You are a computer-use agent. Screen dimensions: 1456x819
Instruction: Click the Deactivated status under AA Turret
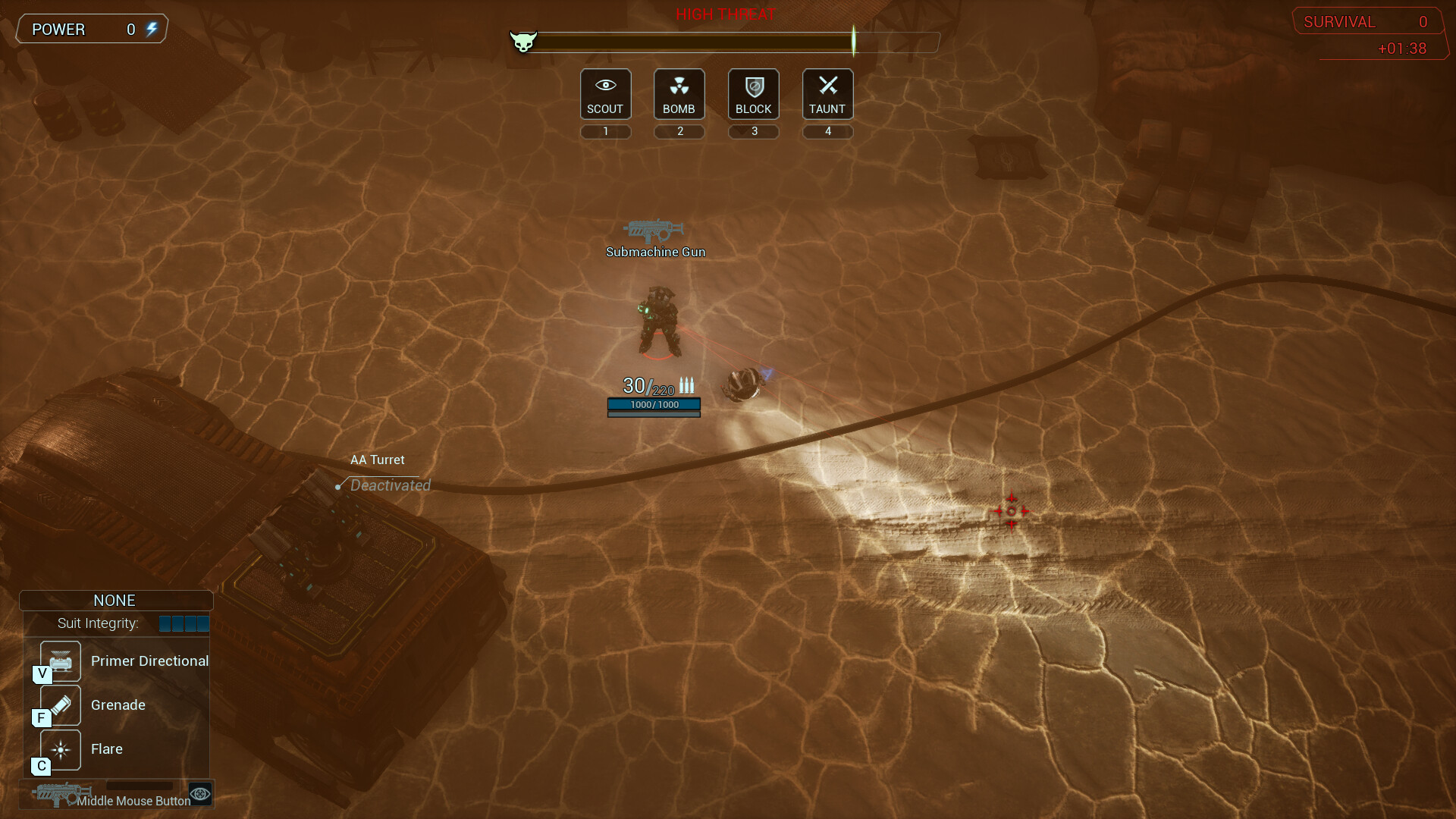(389, 485)
